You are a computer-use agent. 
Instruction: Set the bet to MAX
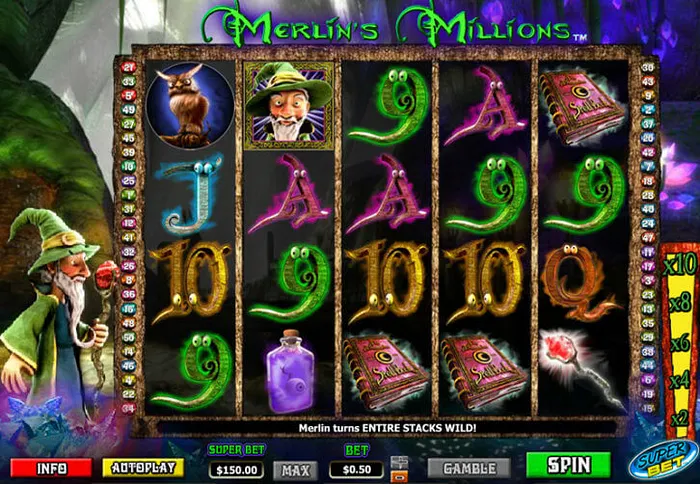pos(295,469)
